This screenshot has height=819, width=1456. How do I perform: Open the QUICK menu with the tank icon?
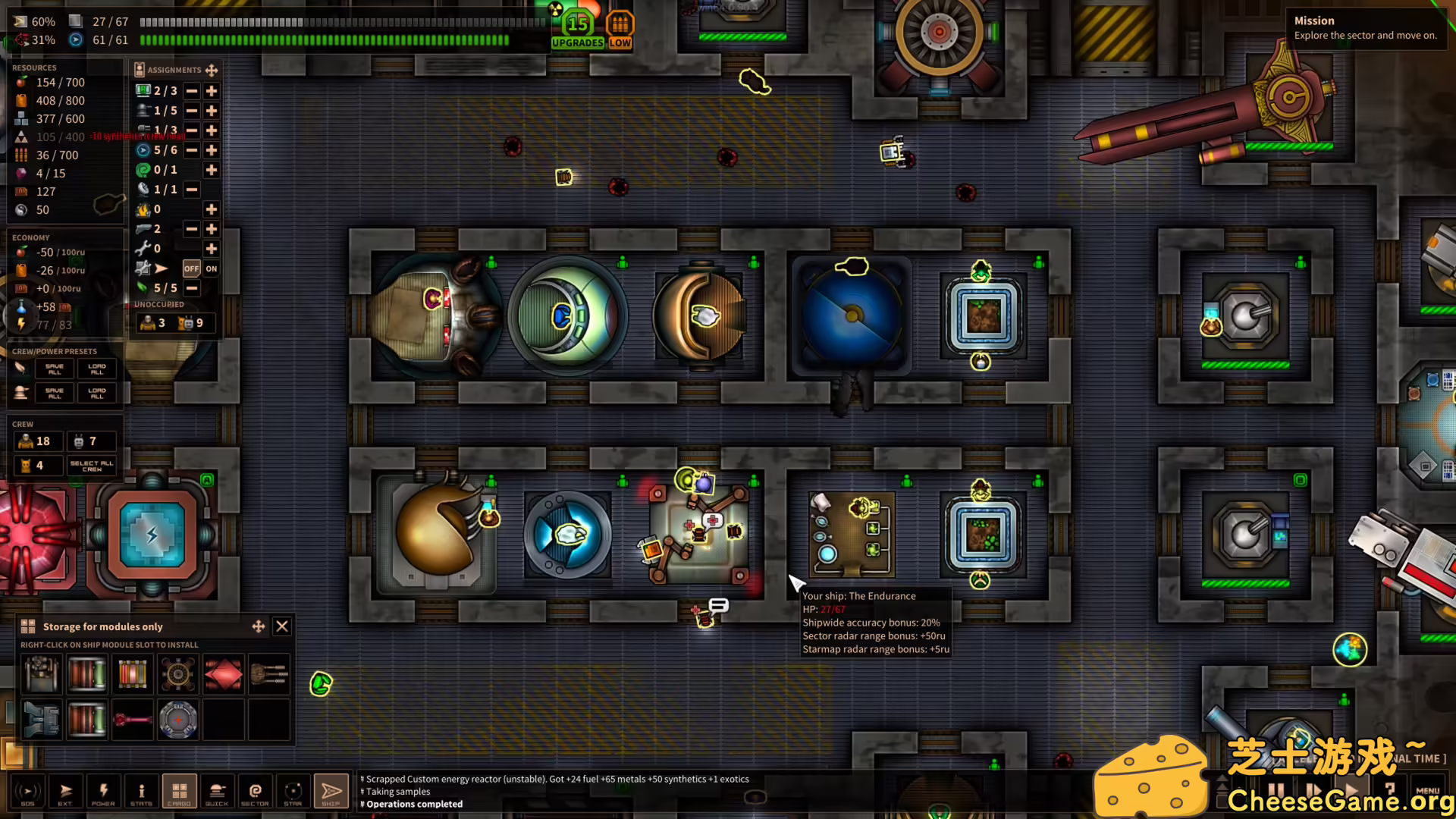pos(218,791)
